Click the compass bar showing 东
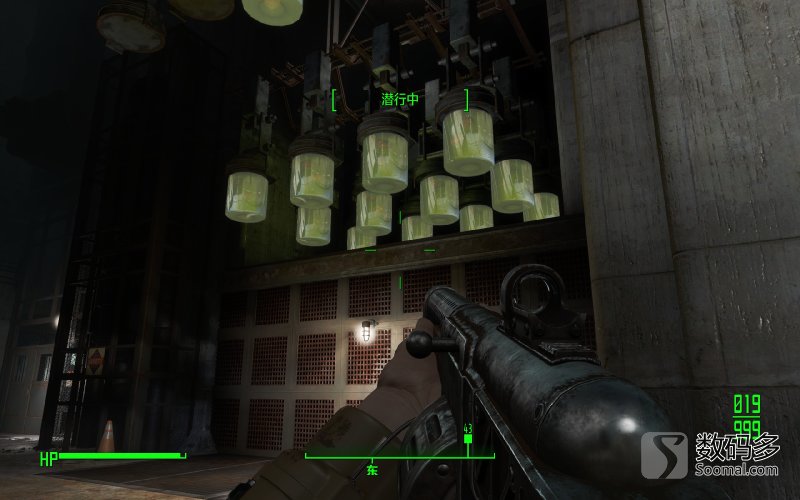 click(400, 458)
